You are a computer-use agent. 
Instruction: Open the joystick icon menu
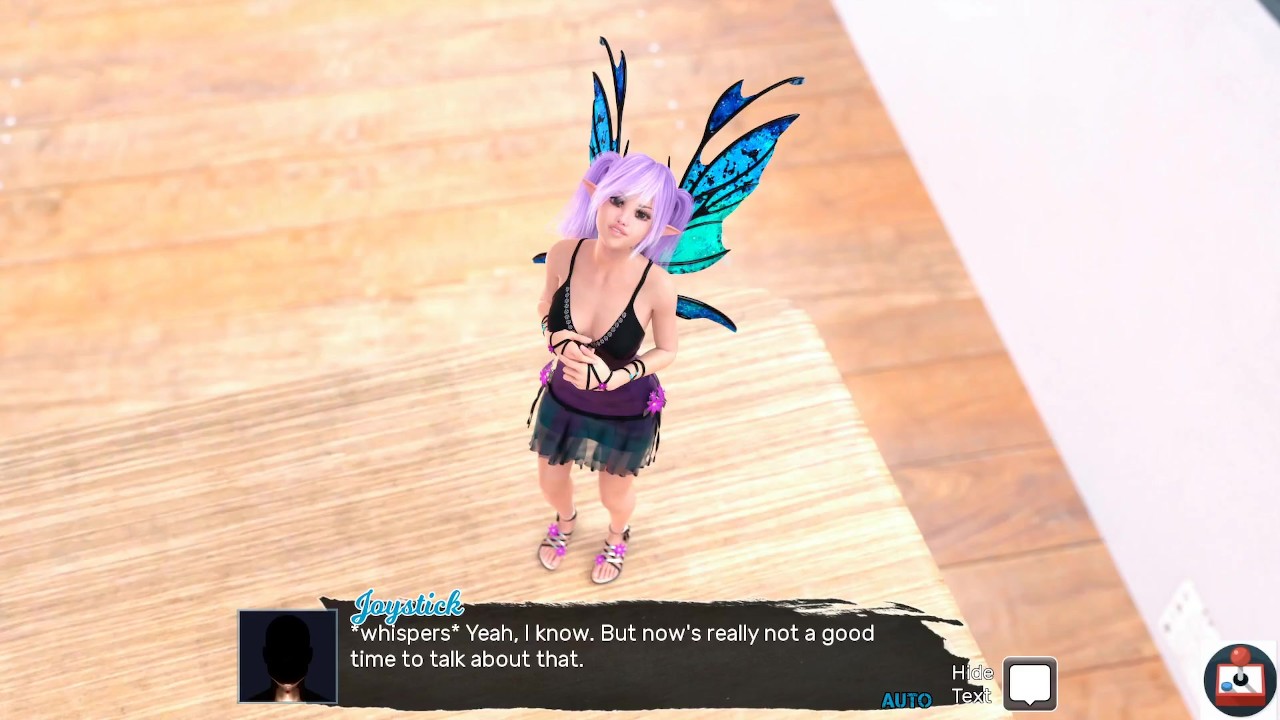1240,679
